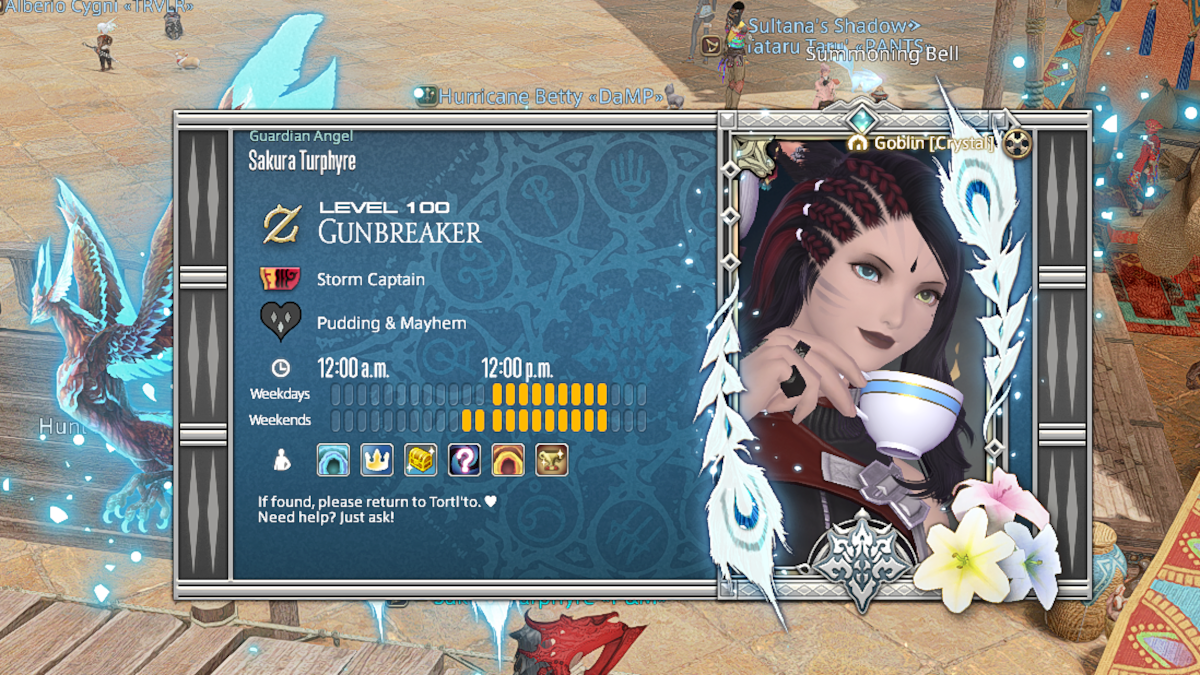Image resolution: width=1200 pixels, height=675 pixels.
Task: Select the Sakura Turphyre character name
Action: point(302,161)
